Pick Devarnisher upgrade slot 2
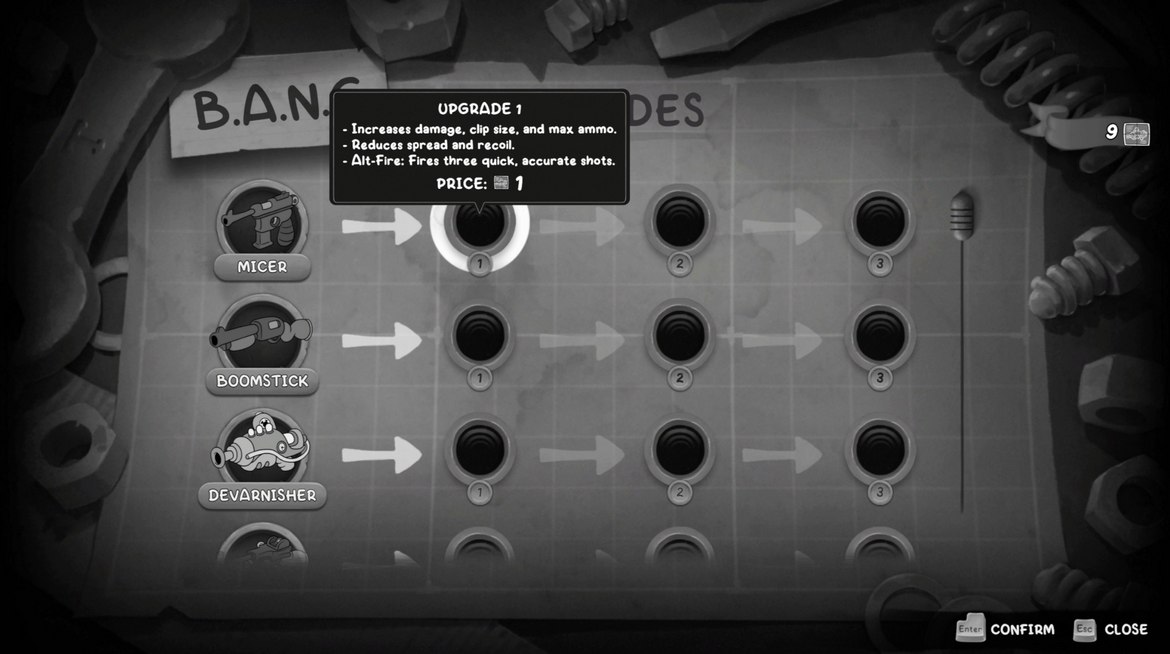The image size is (1170, 654). [680, 451]
